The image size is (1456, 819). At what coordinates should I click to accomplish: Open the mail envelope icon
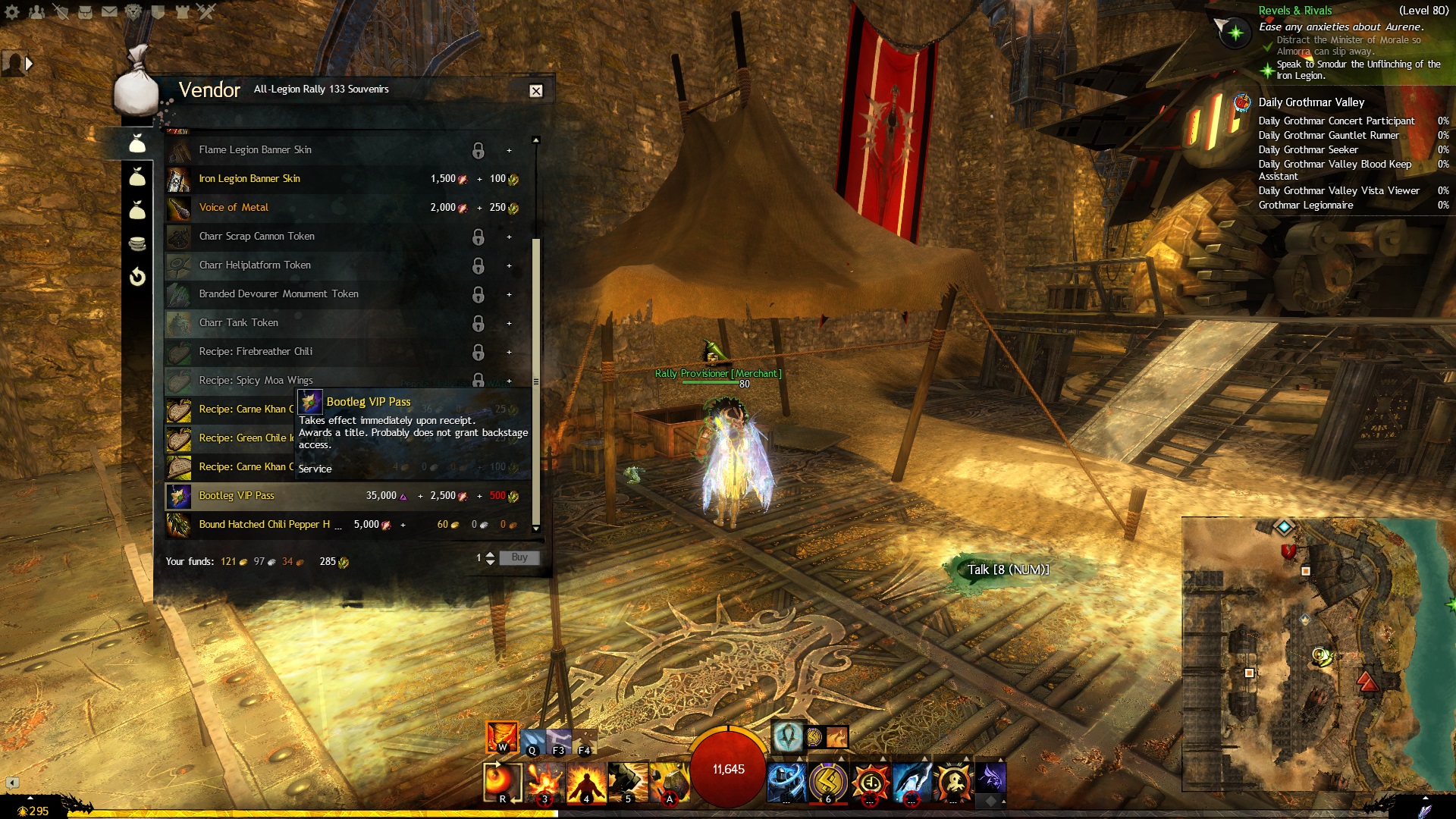109,11
